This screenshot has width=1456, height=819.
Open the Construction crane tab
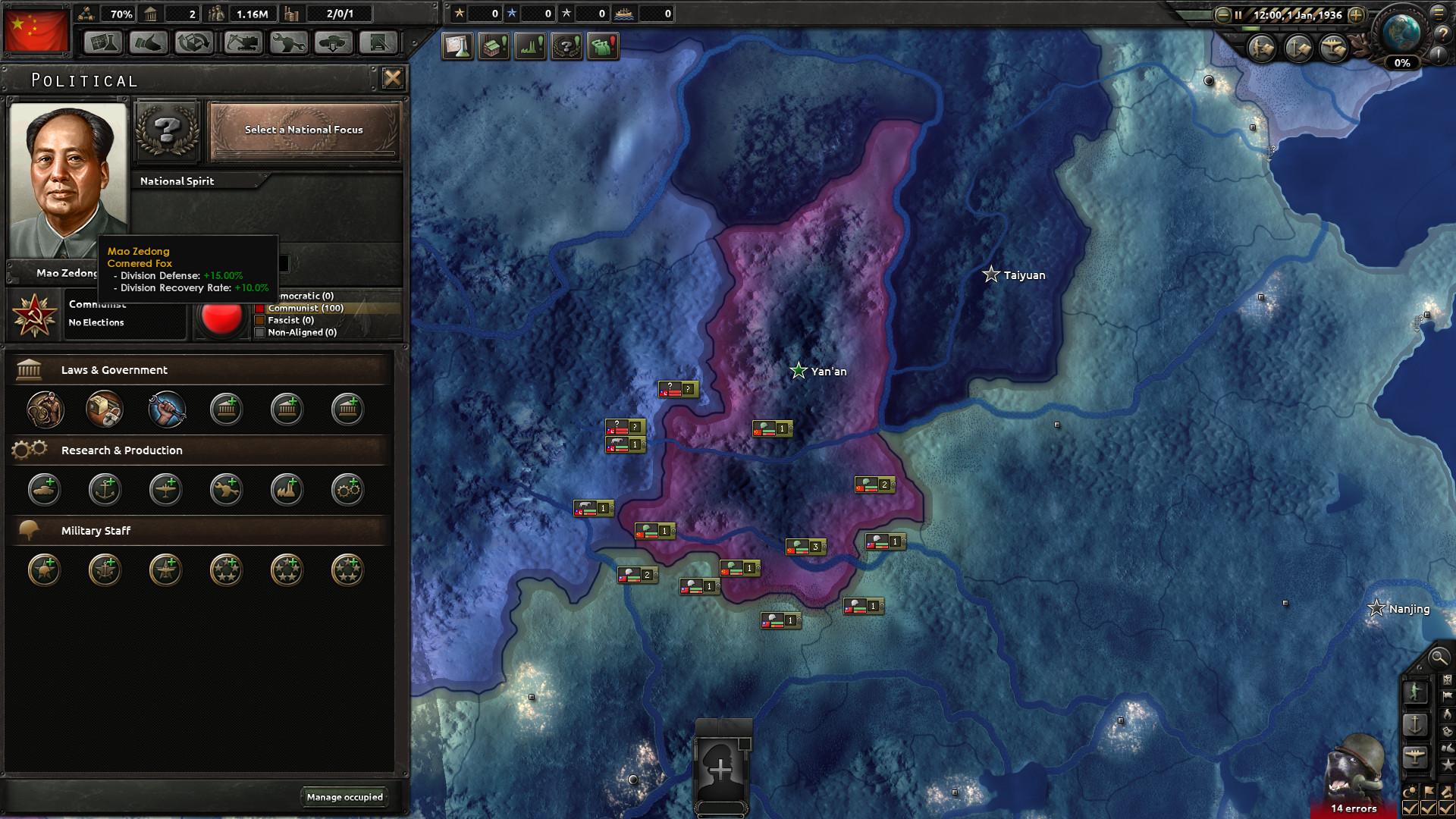click(242, 42)
